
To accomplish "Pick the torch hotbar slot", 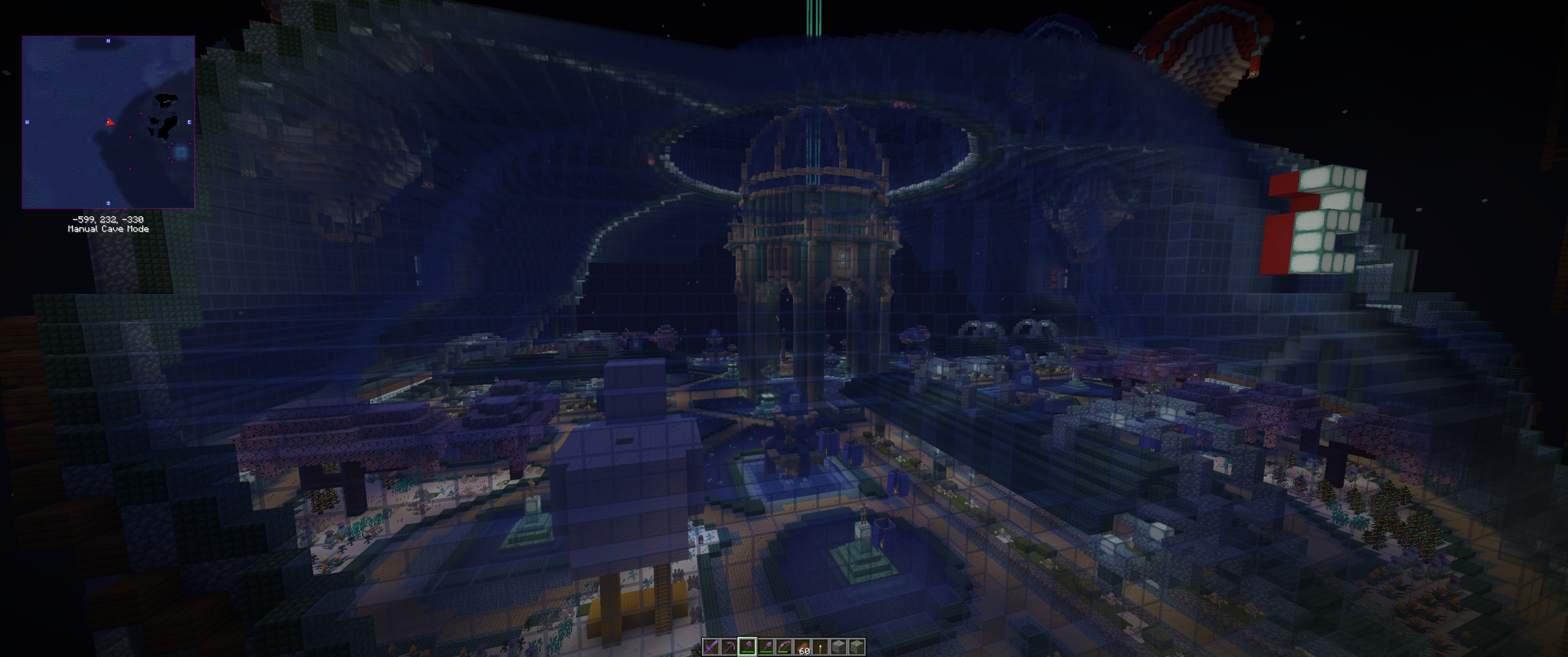I will pos(820,647).
